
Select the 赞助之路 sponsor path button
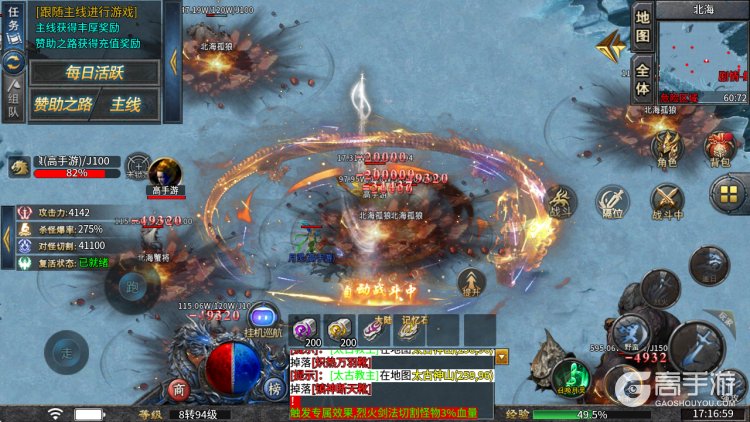64,104
